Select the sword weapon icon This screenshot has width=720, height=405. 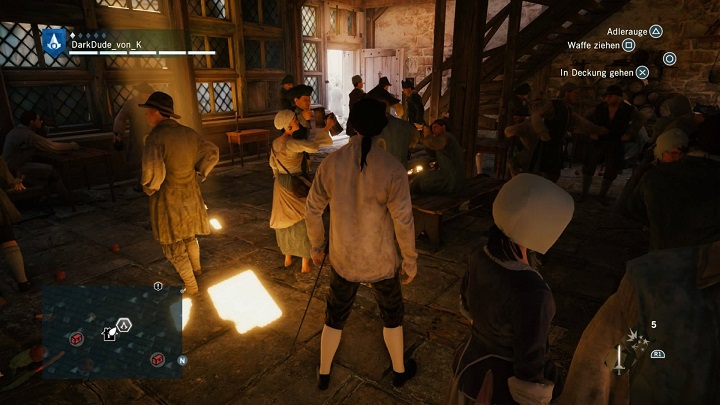coord(619,358)
